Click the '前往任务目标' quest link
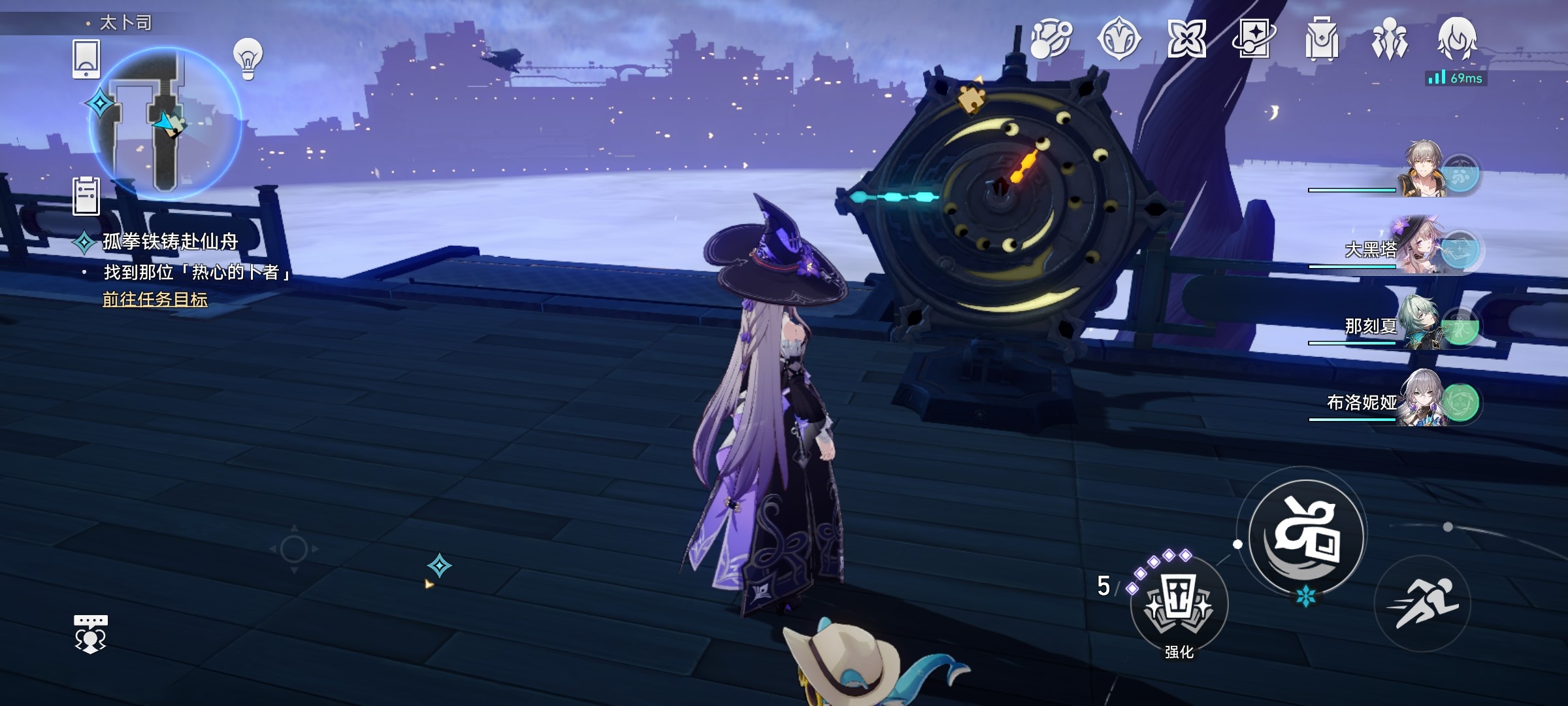Screen dimensions: 1568x706 tap(155, 299)
